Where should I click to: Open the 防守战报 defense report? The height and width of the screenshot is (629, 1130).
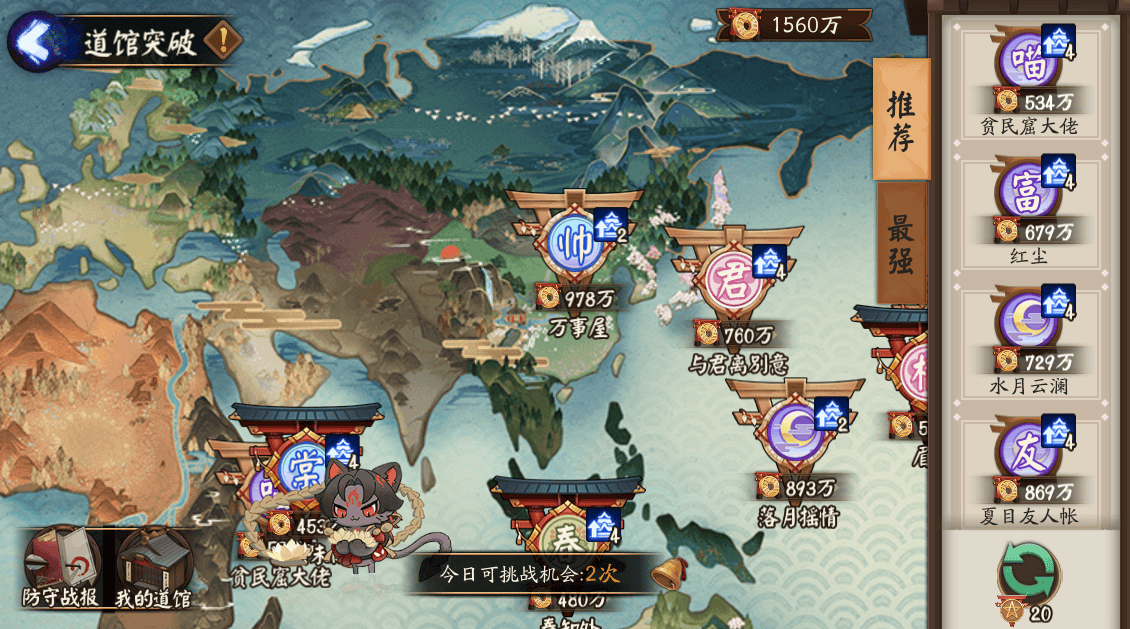click(60, 567)
